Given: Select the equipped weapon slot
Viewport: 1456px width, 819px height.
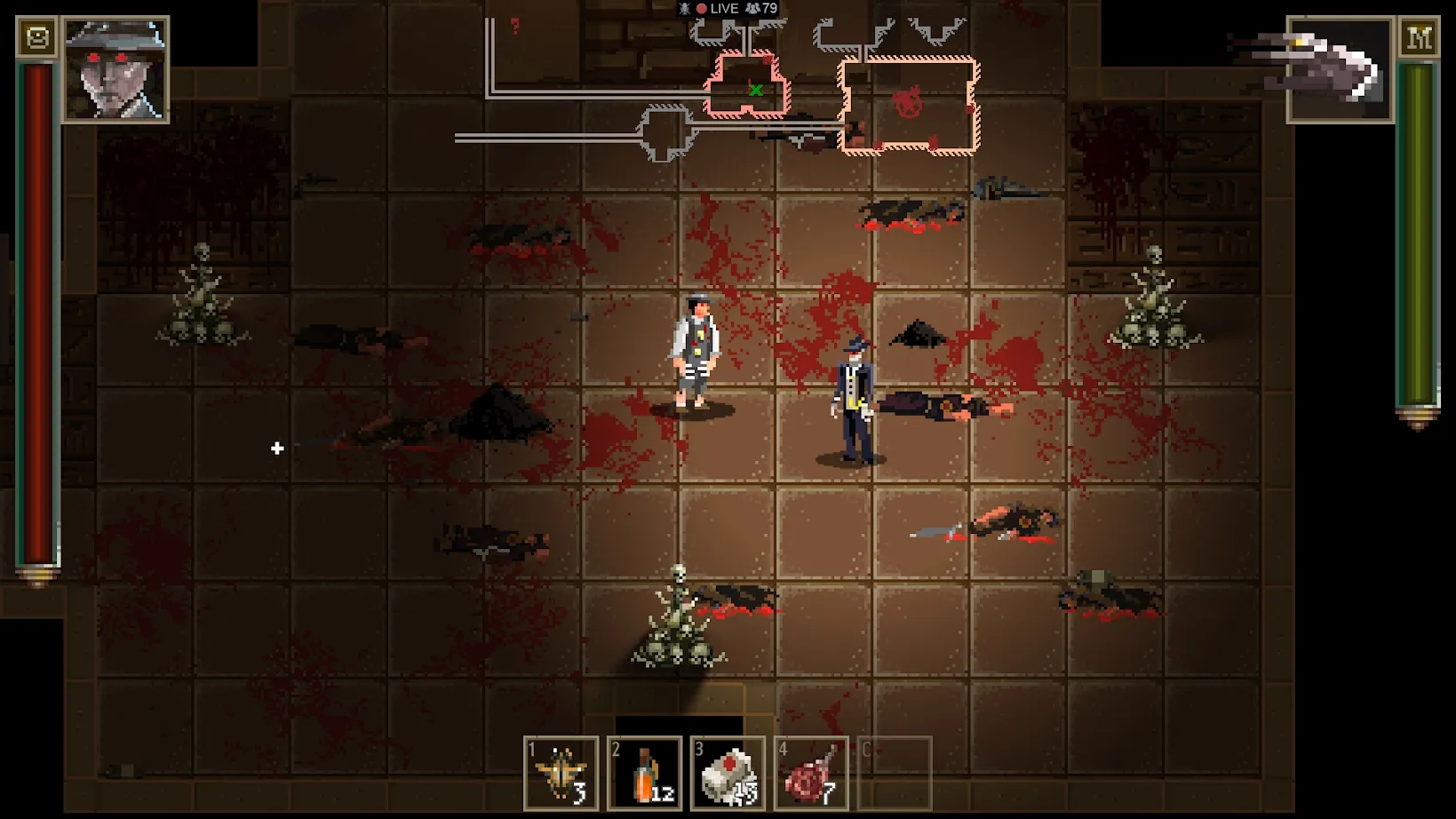Looking at the screenshot, I should pyautogui.click(x=1339, y=70).
